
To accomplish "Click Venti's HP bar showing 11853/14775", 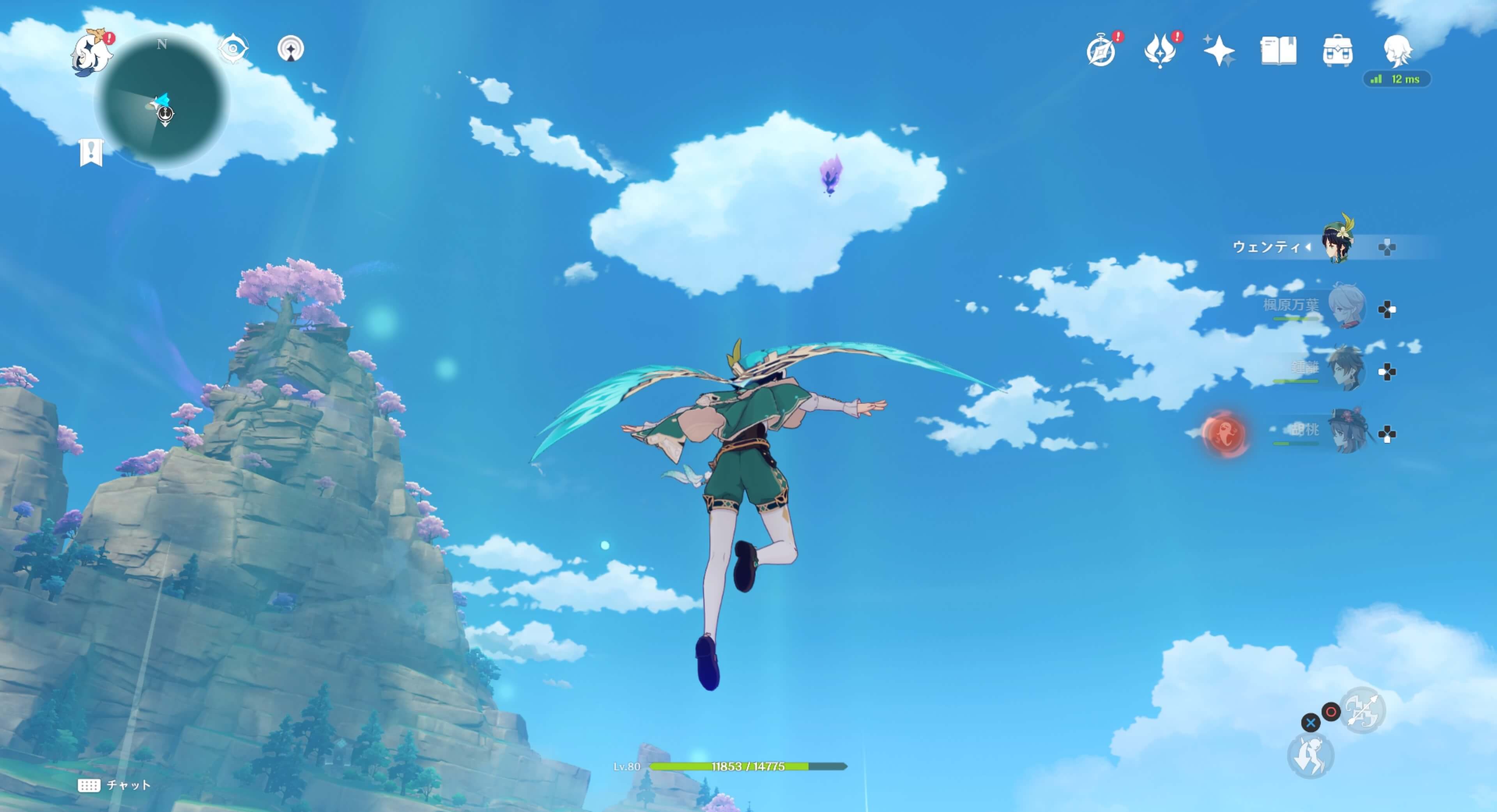I will tap(748, 766).
